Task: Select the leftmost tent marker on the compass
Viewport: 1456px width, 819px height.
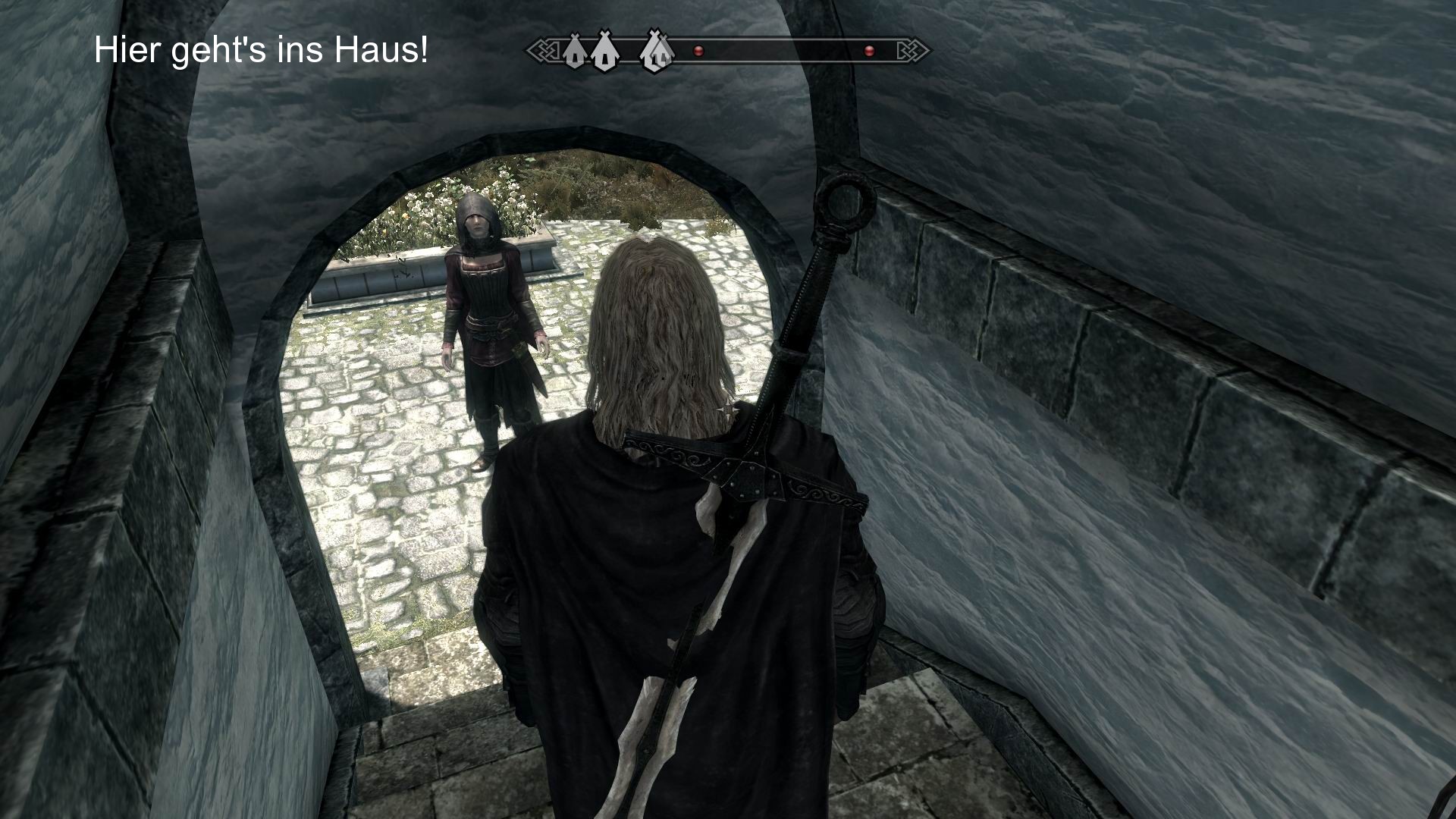Action: (x=575, y=51)
